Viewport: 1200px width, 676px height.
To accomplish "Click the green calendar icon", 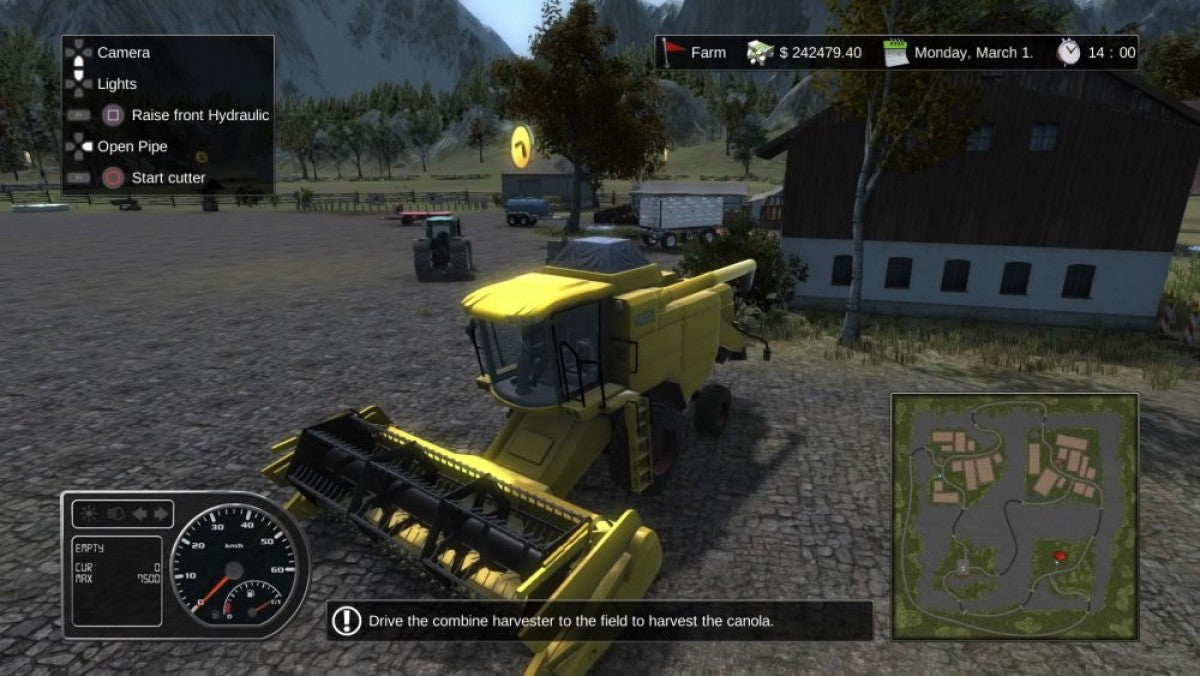I will point(896,53).
